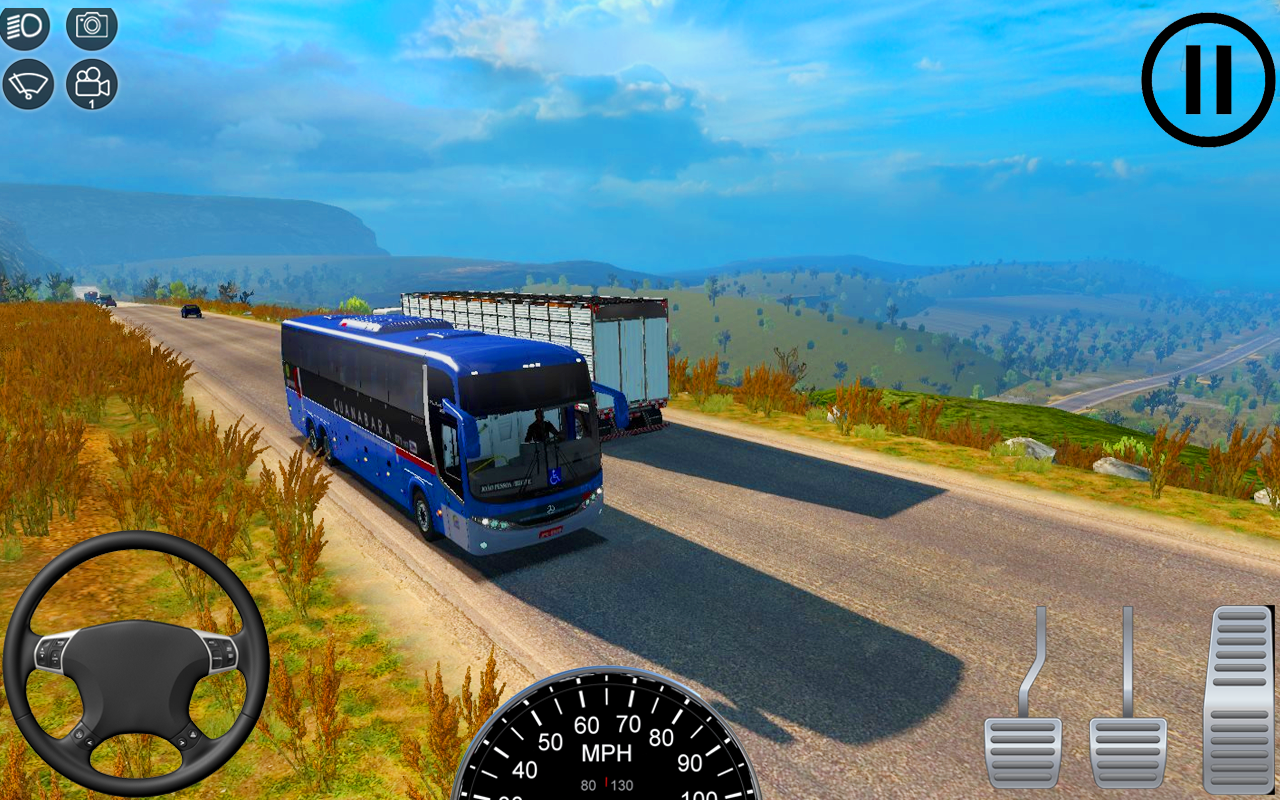Hit the middle brake pedal
1280x800 pixels.
pos(1128,750)
